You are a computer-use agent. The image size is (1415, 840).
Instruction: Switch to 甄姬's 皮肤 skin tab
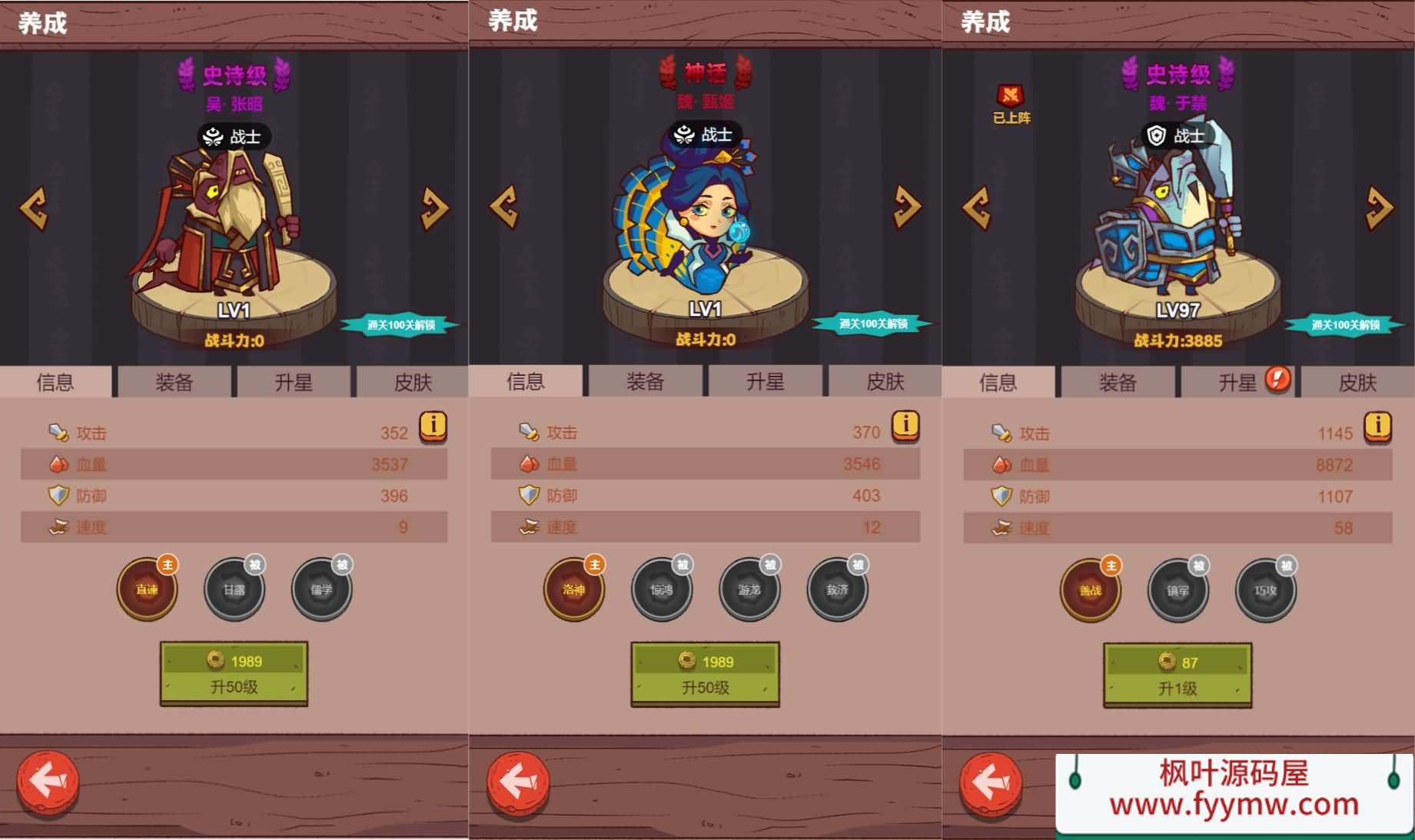click(x=885, y=381)
